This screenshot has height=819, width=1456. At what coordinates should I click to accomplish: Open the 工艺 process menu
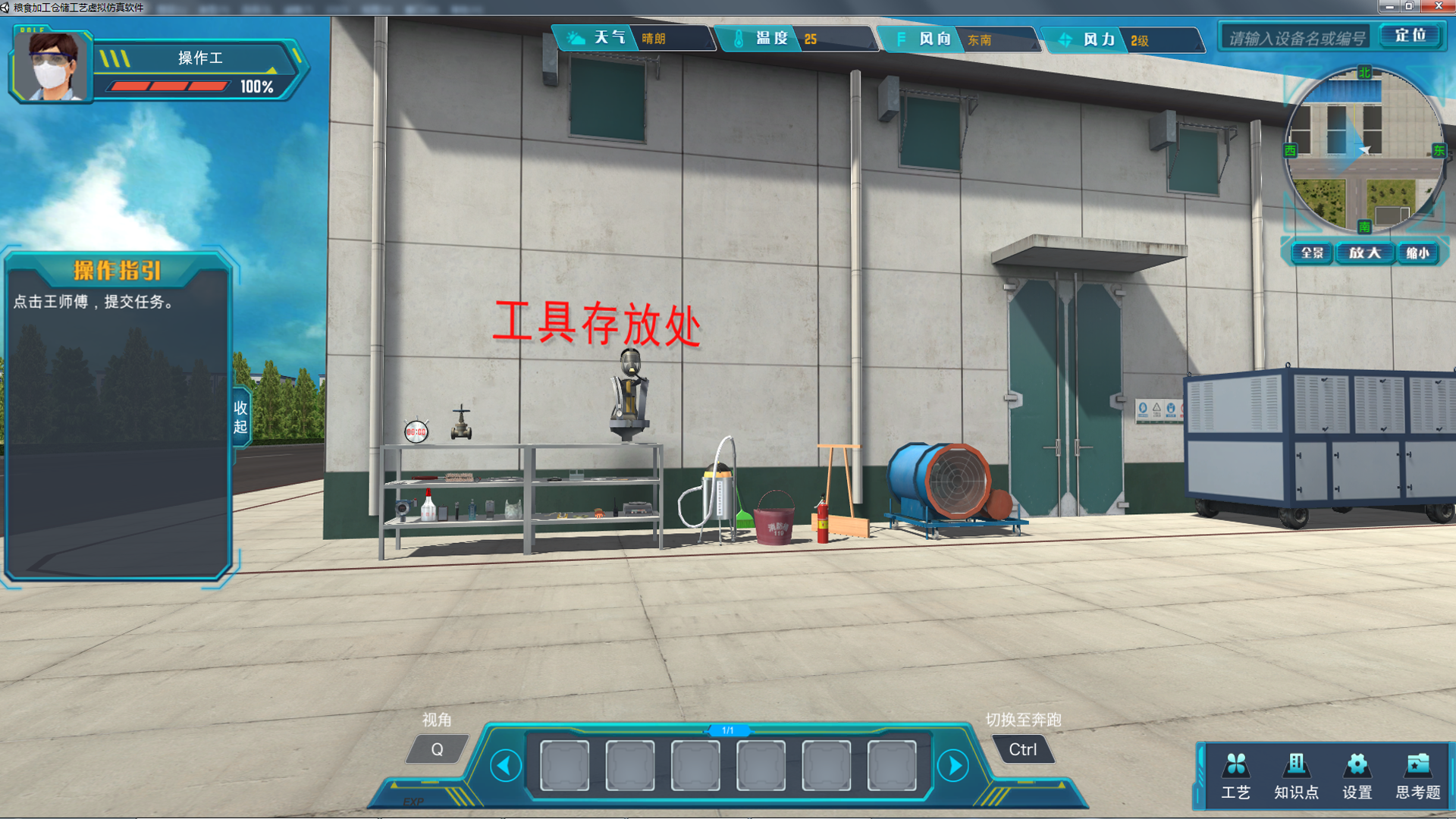(x=1235, y=775)
